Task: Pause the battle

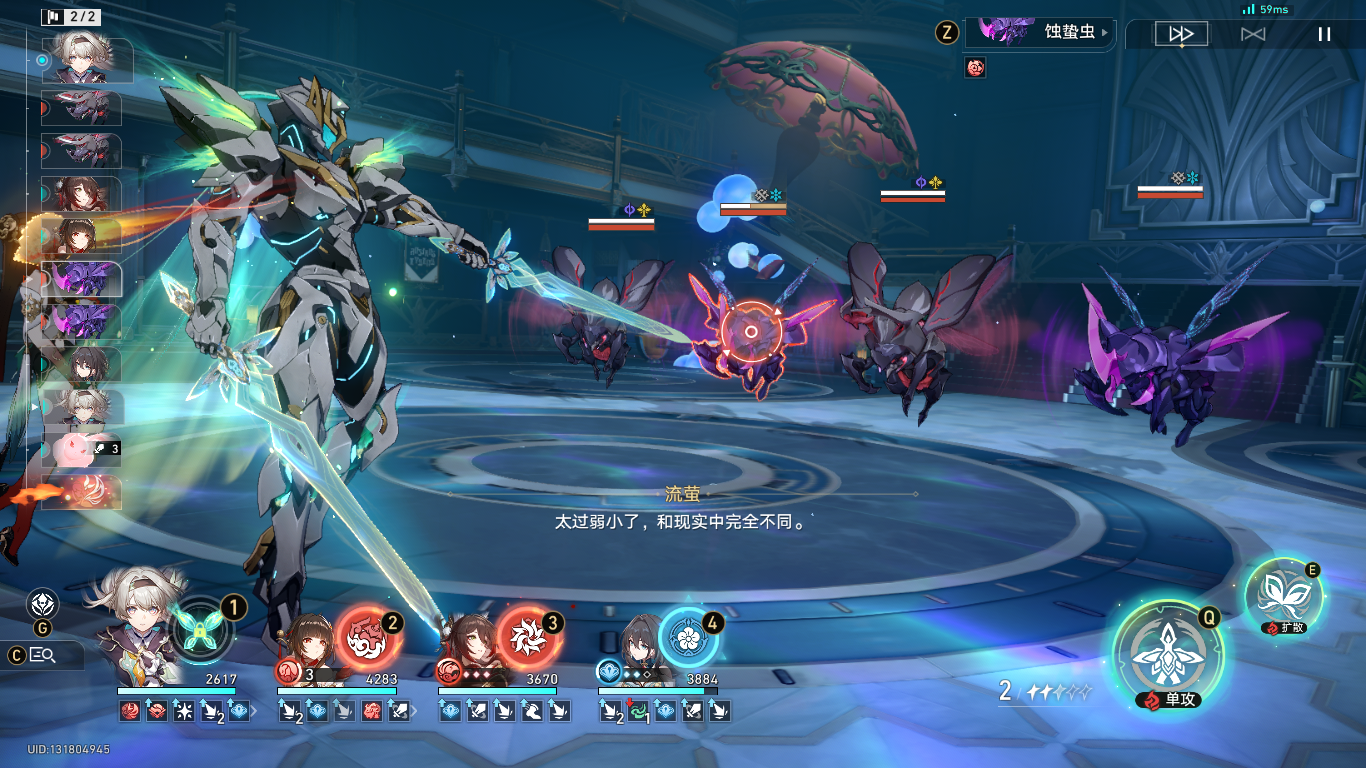Action: pyautogui.click(x=1324, y=34)
